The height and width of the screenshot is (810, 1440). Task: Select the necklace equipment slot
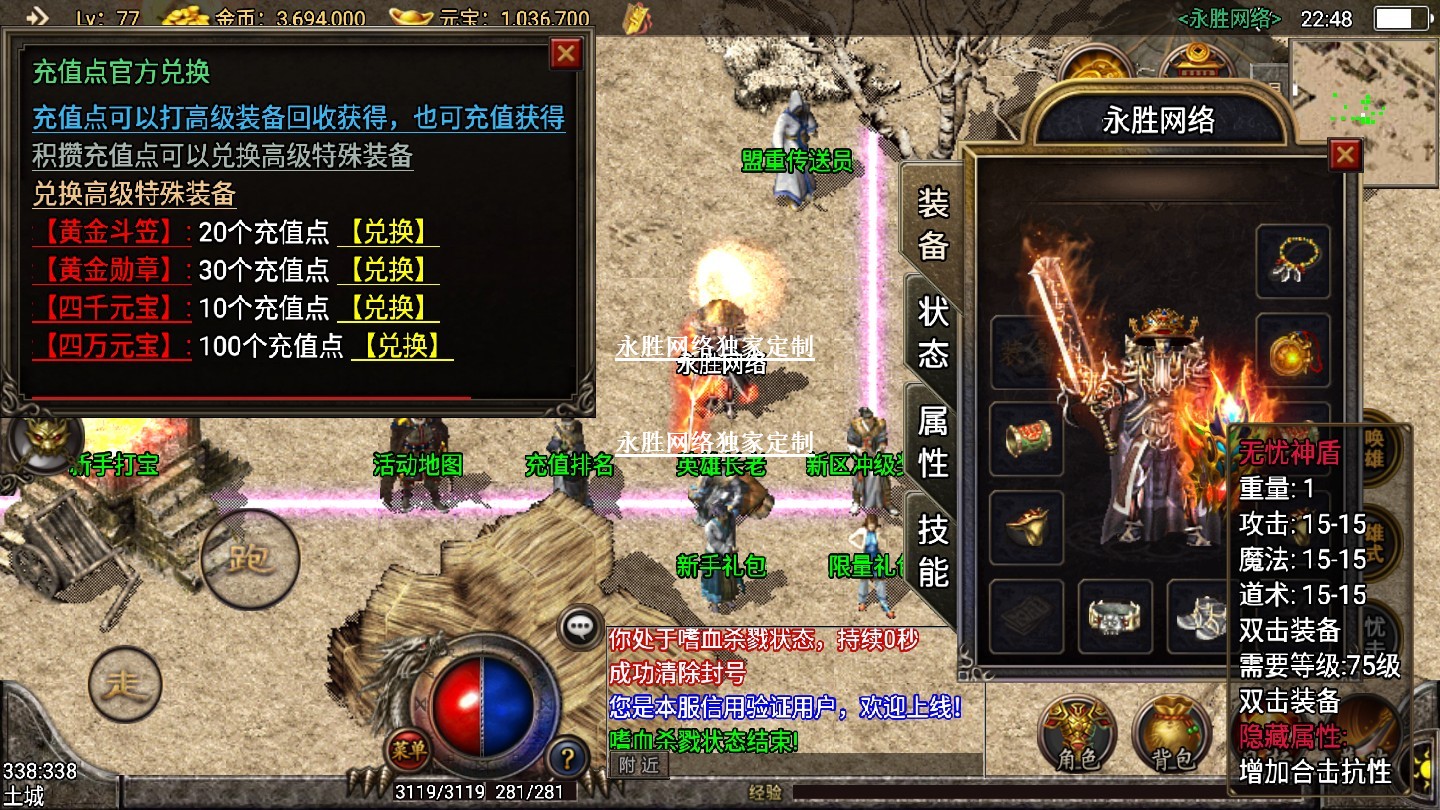tap(1293, 263)
